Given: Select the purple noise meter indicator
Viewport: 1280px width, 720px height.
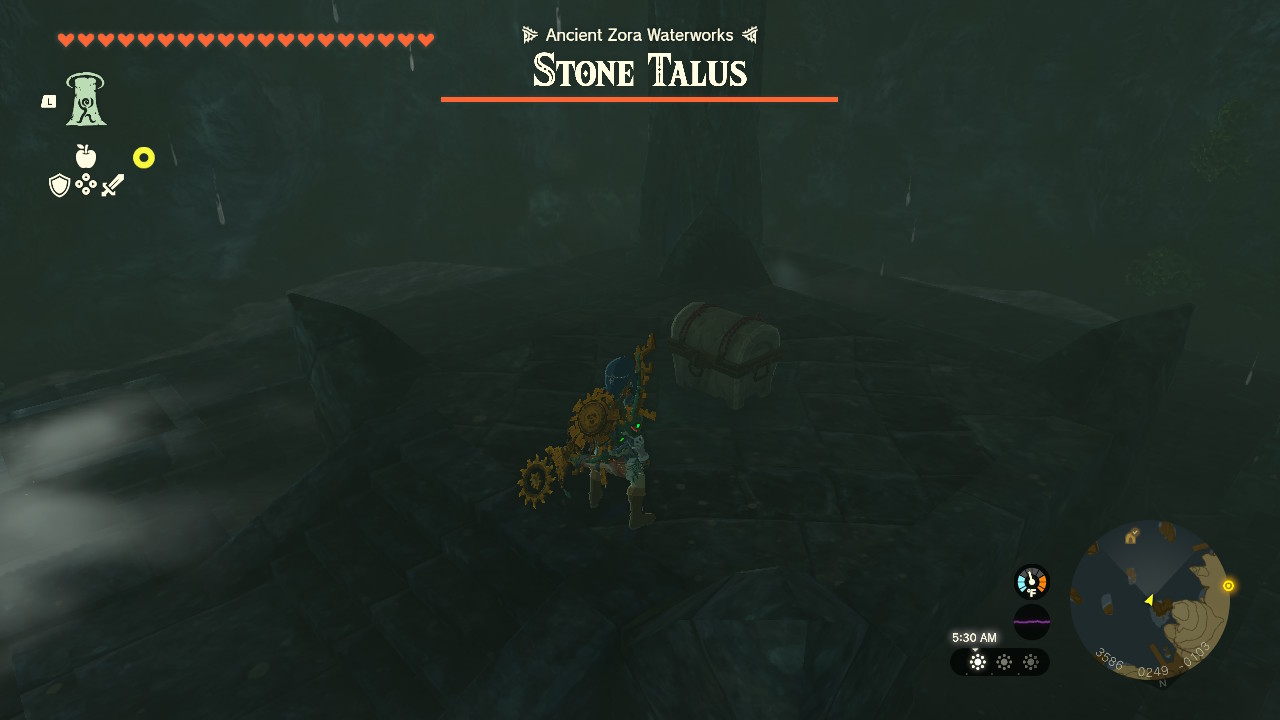Looking at the screenshot, I should coord(1030,622).
